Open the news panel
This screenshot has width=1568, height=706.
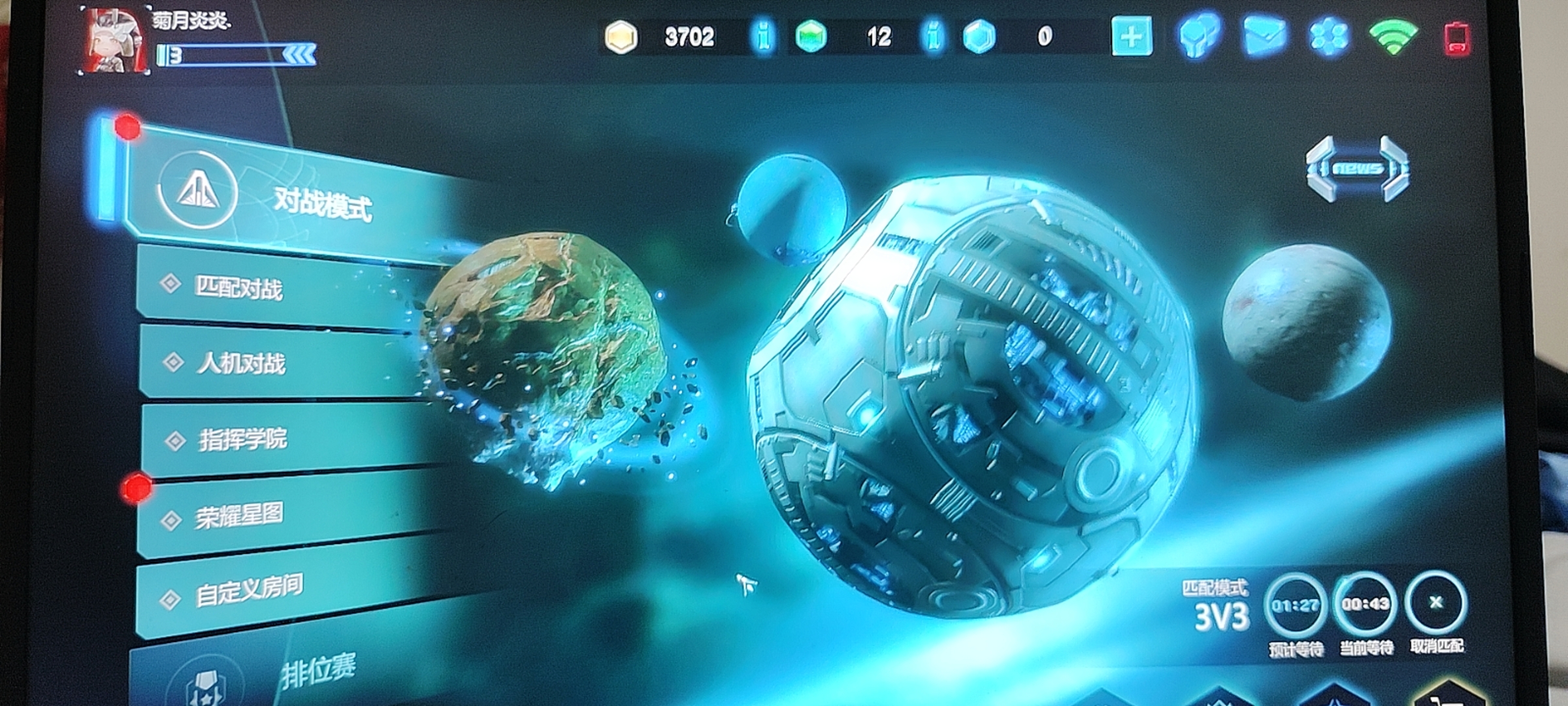[x=1358, y=169]
